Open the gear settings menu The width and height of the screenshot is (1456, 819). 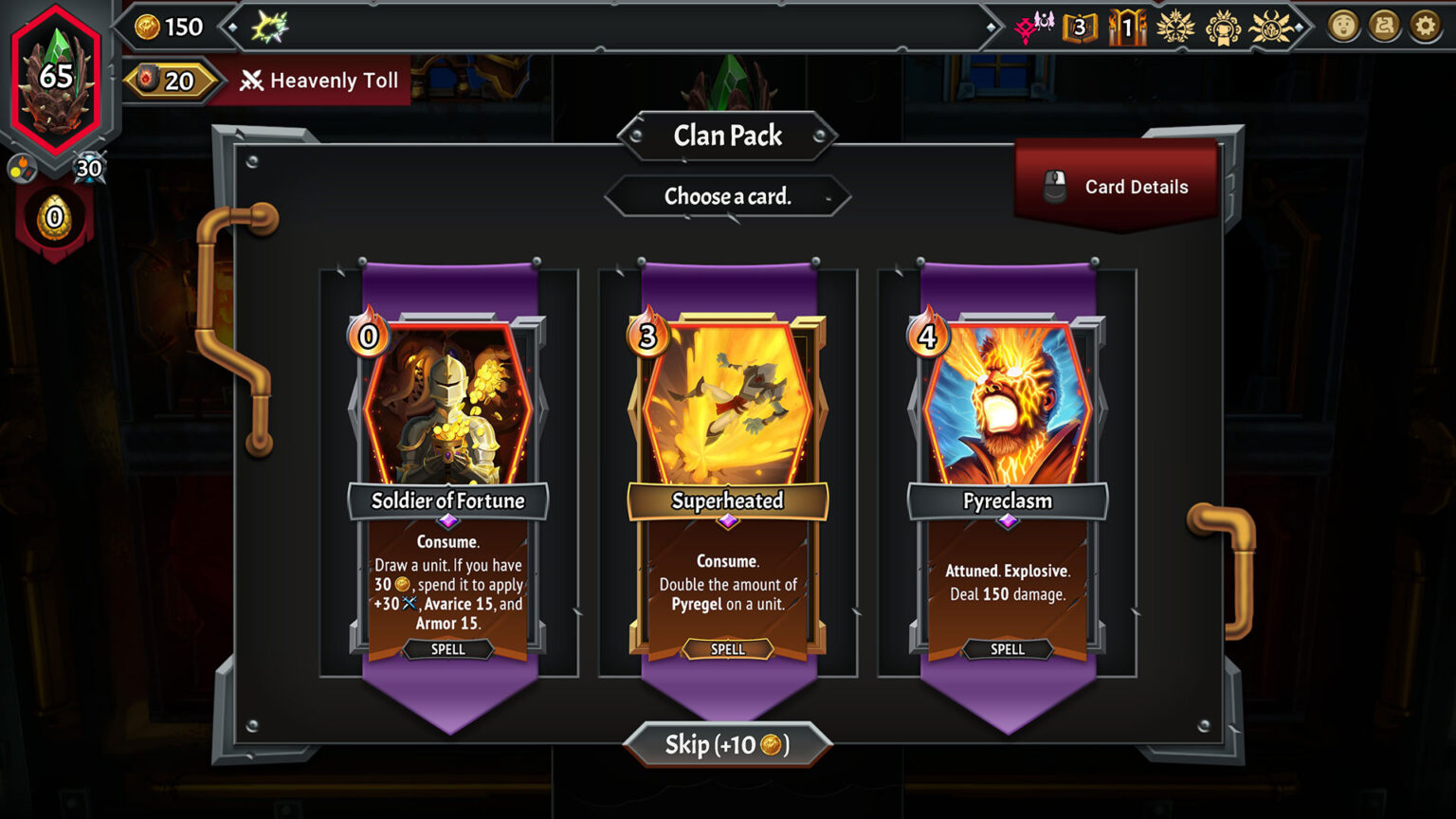click(x=1425, y=27)
